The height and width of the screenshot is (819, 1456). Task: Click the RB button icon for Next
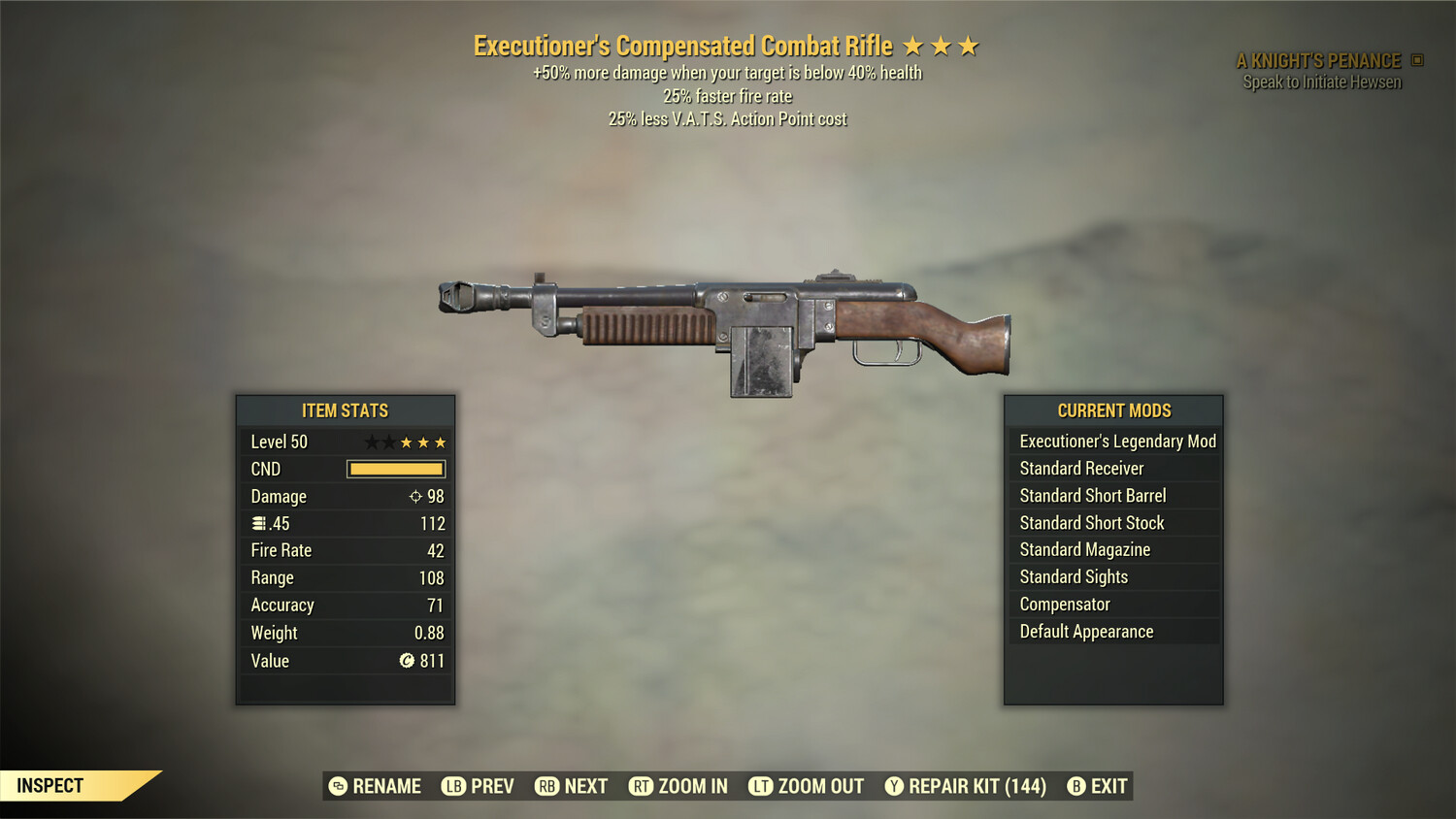(546, 786)
